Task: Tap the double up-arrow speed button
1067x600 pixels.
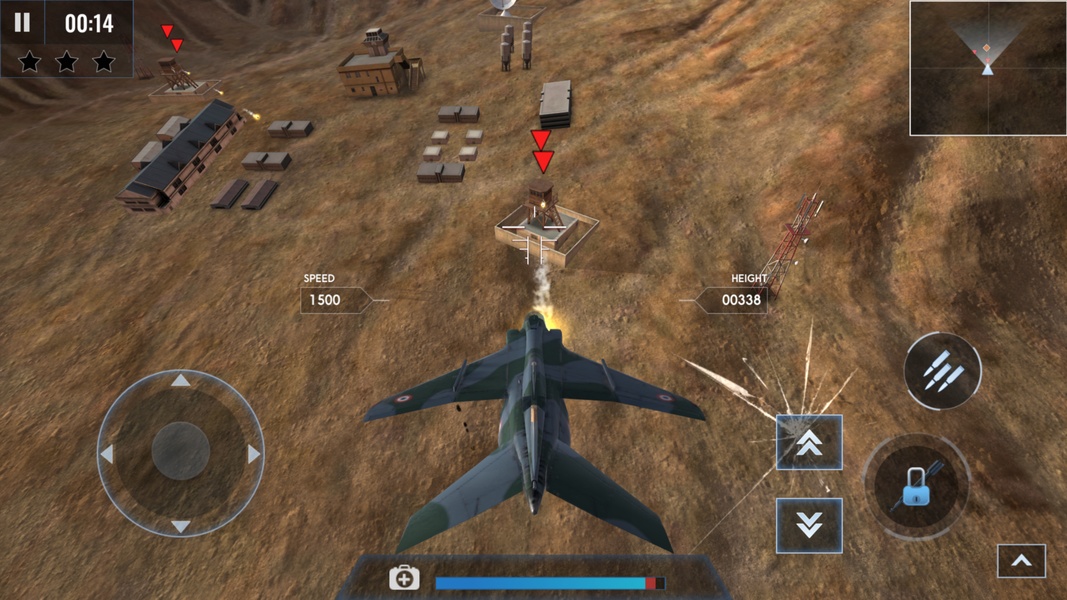Action: [809, 443]
